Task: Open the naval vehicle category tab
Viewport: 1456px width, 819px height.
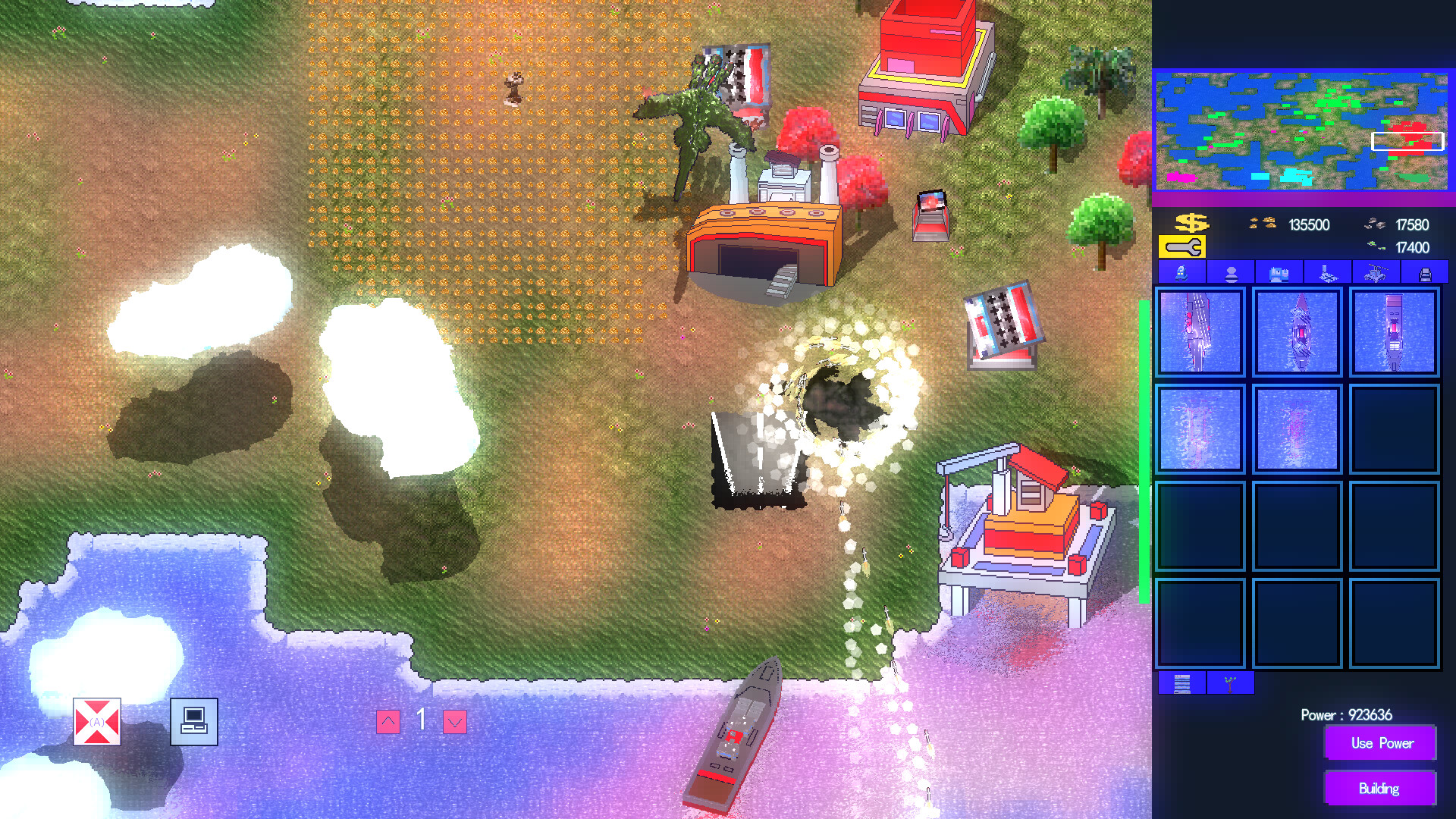Action: click(1327, 271)
